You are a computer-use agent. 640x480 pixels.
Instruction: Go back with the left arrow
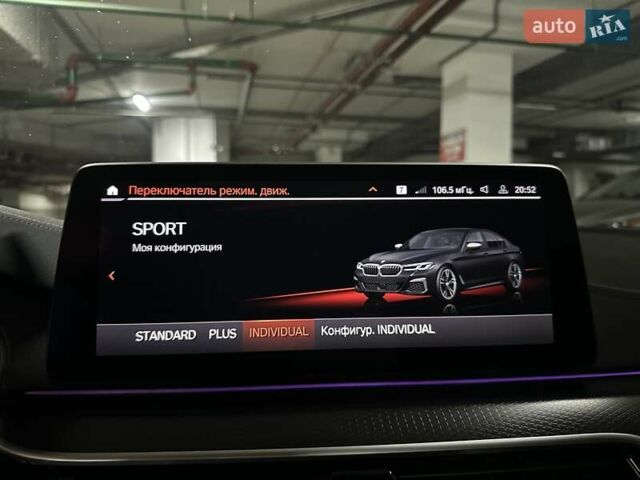click(x=112, y=275)
